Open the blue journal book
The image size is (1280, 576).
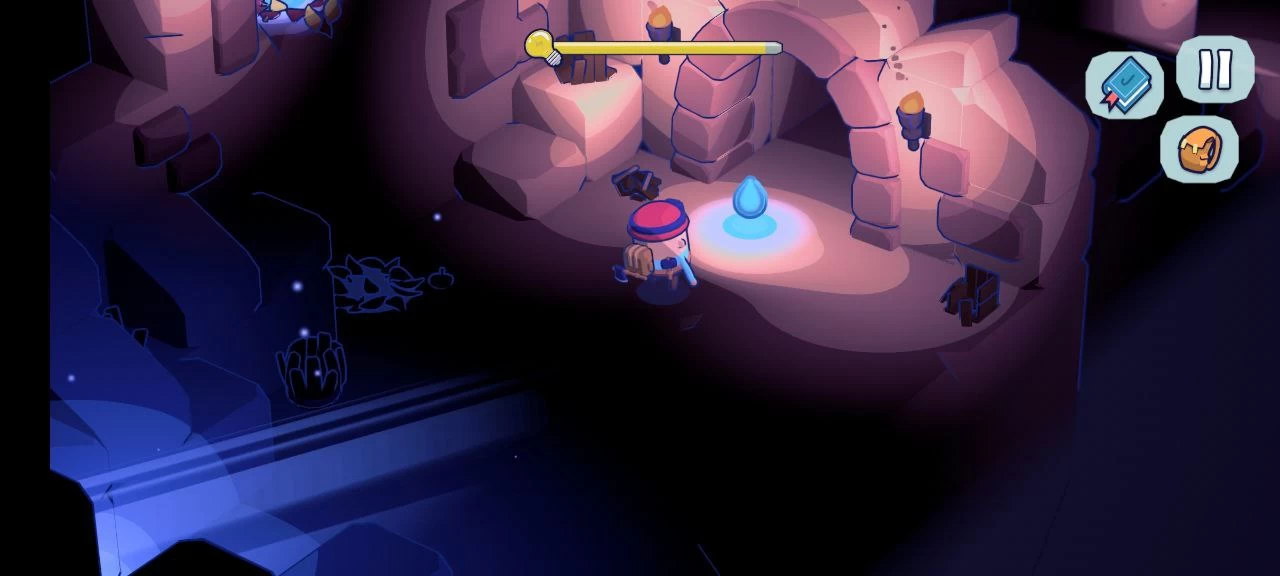(1125, 84)
